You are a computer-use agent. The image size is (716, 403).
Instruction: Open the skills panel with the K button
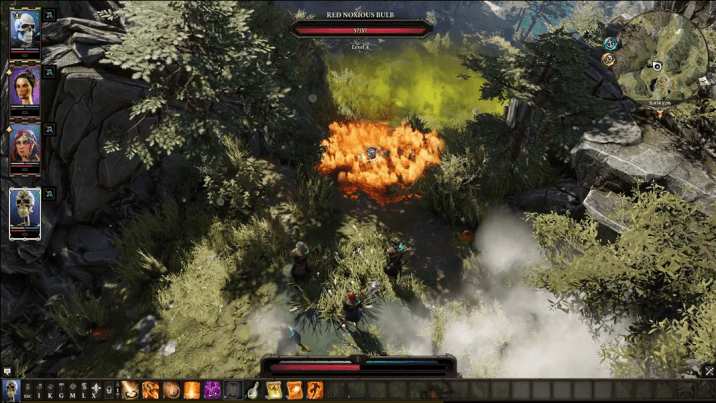tap(51, 390)
